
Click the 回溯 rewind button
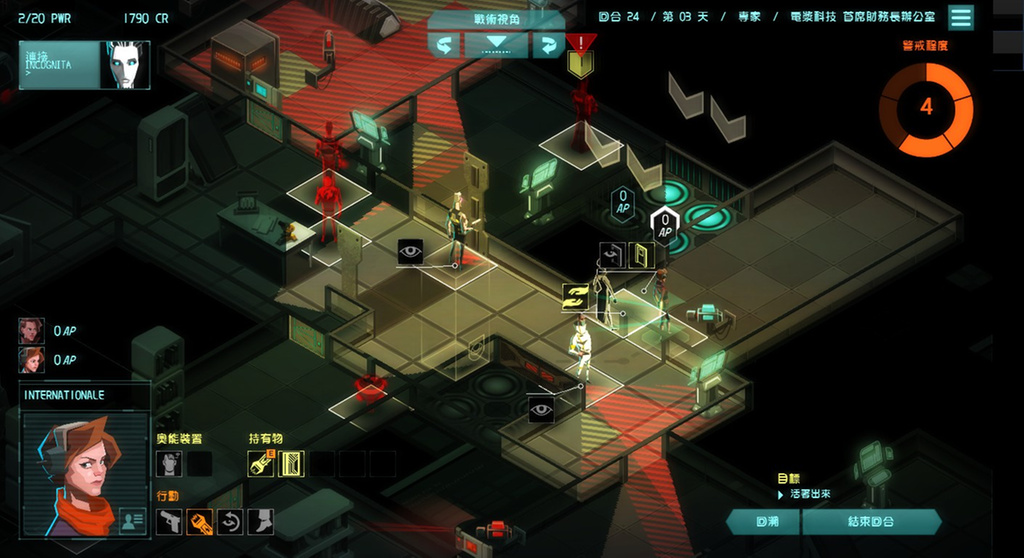(x=763, y=522)
